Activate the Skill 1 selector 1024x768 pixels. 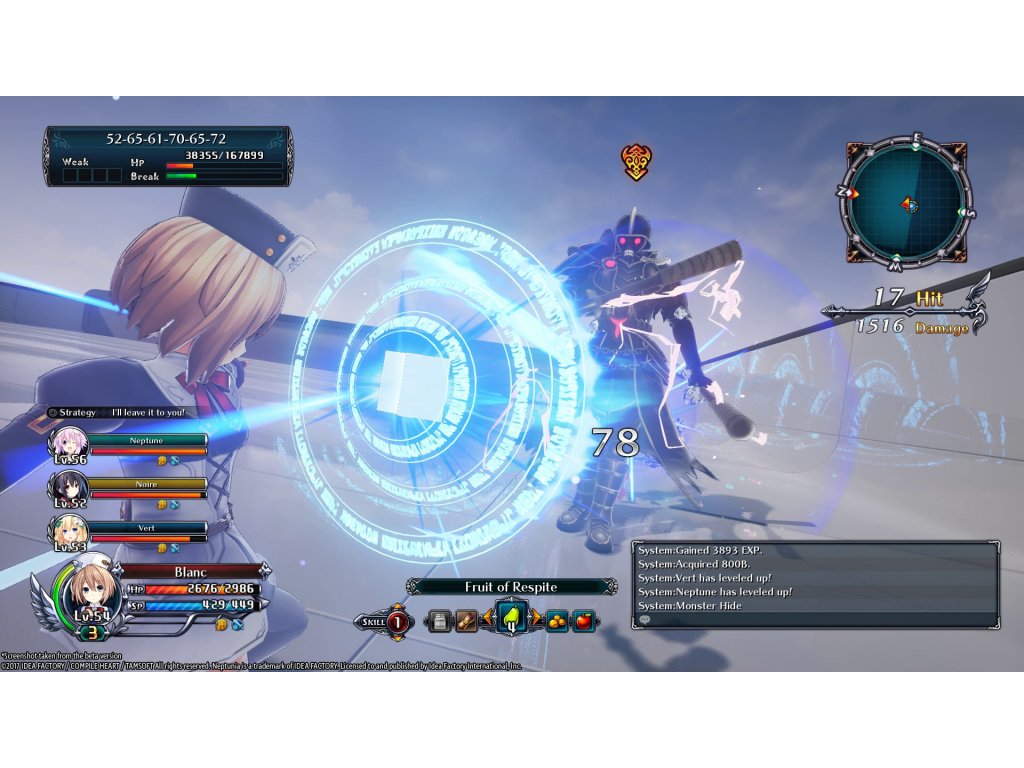click(385, 622)
